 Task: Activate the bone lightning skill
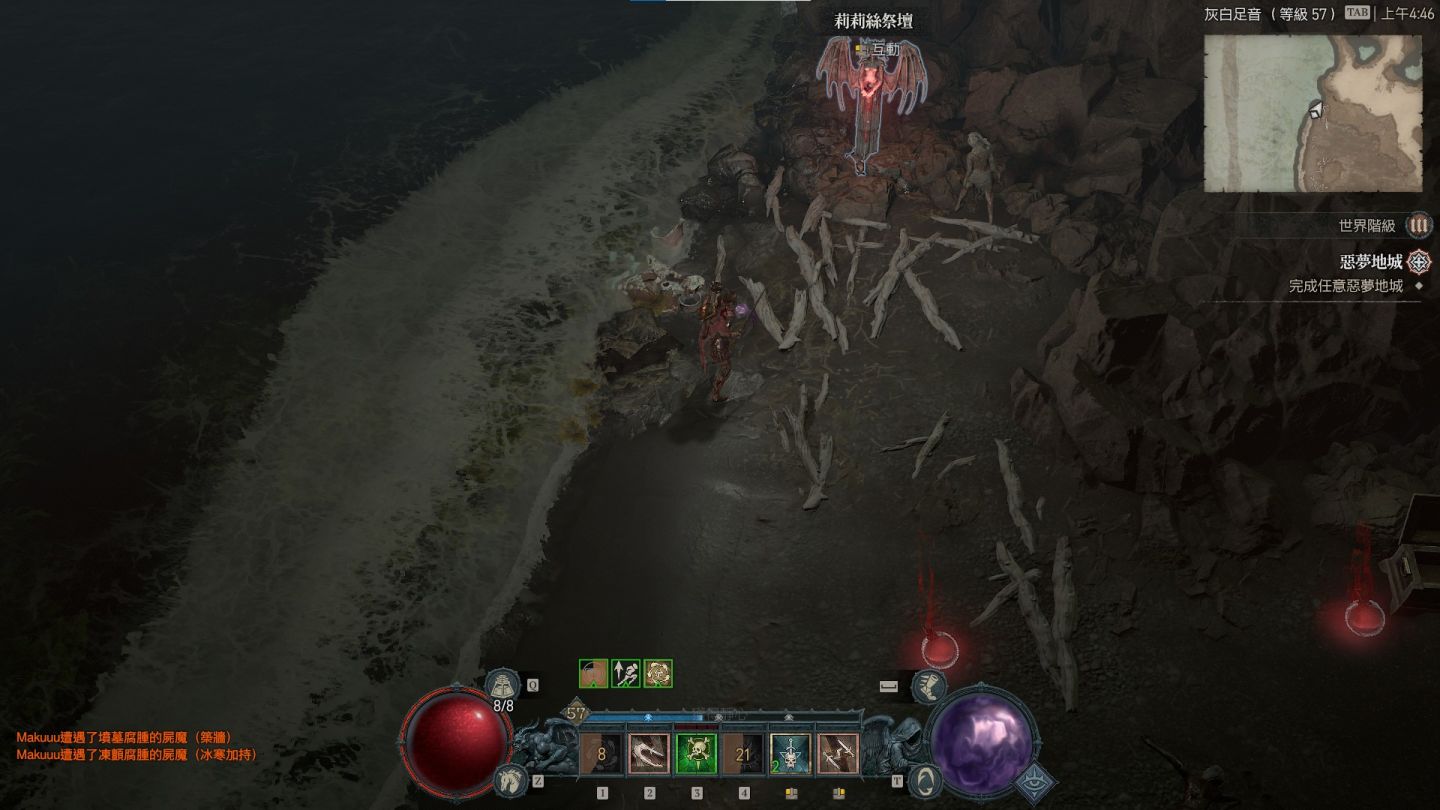coord(837,754)
